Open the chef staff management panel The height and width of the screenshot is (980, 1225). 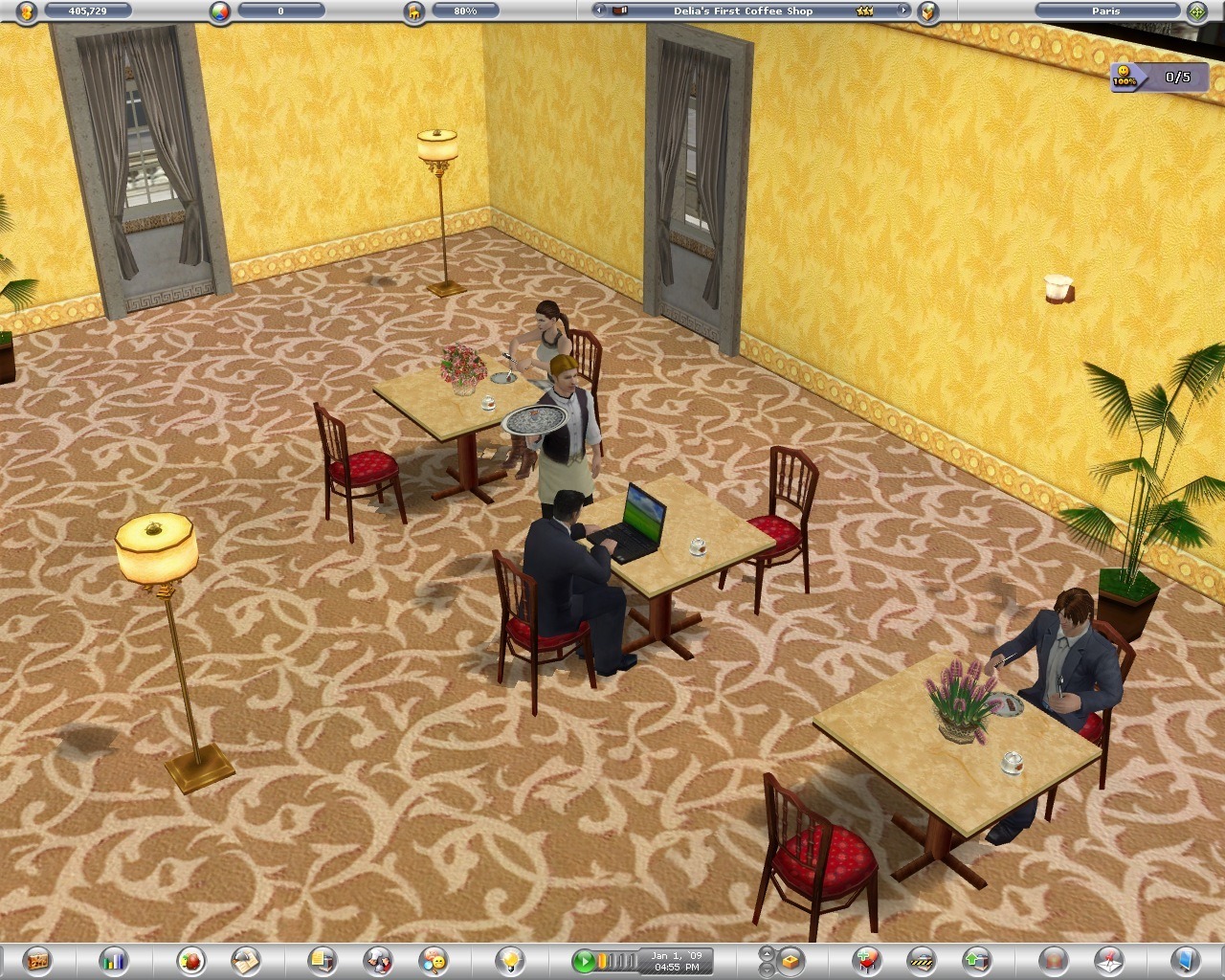click(x=378, y=959)
